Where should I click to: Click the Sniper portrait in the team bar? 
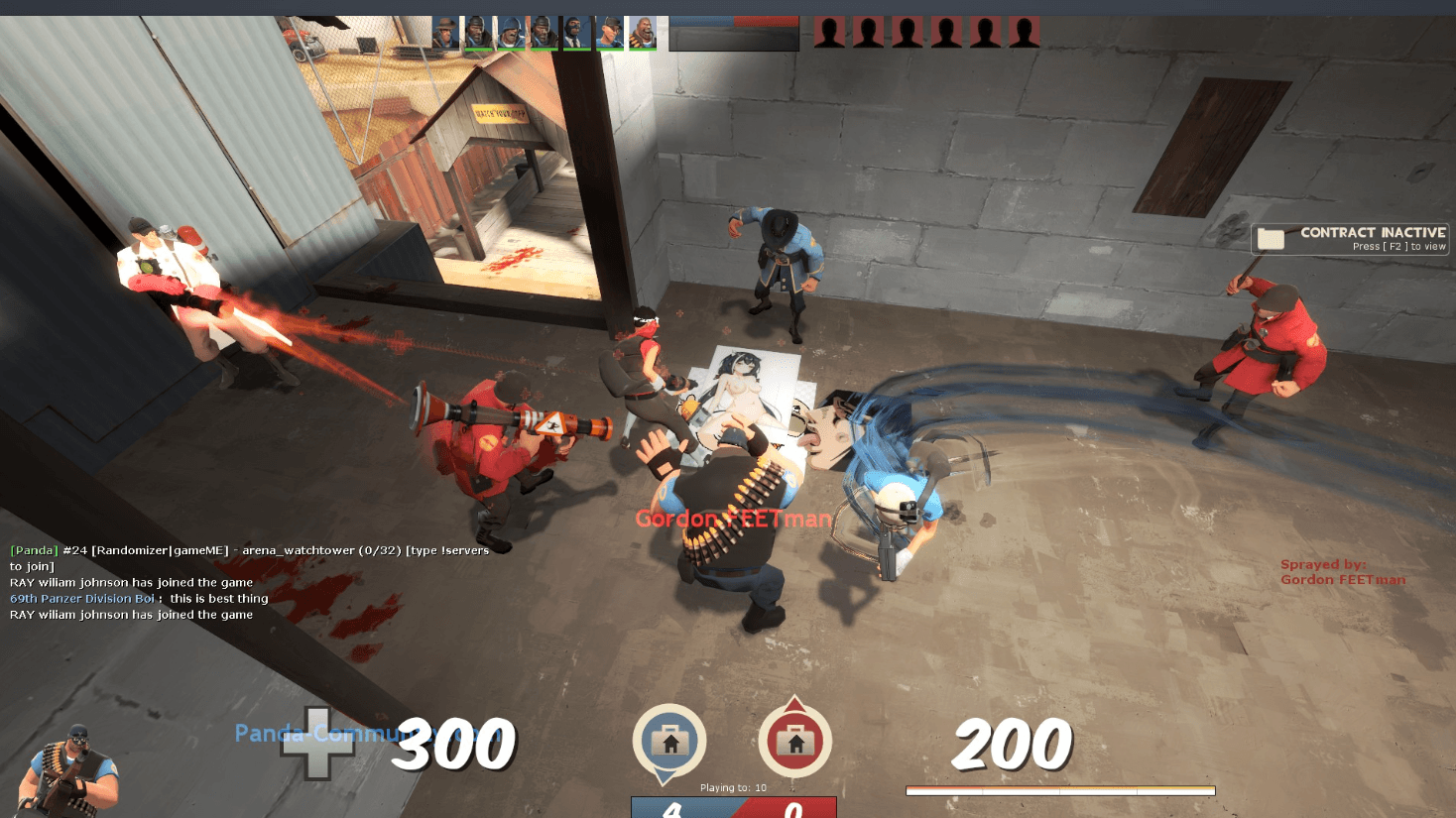[x=445, y=32]
